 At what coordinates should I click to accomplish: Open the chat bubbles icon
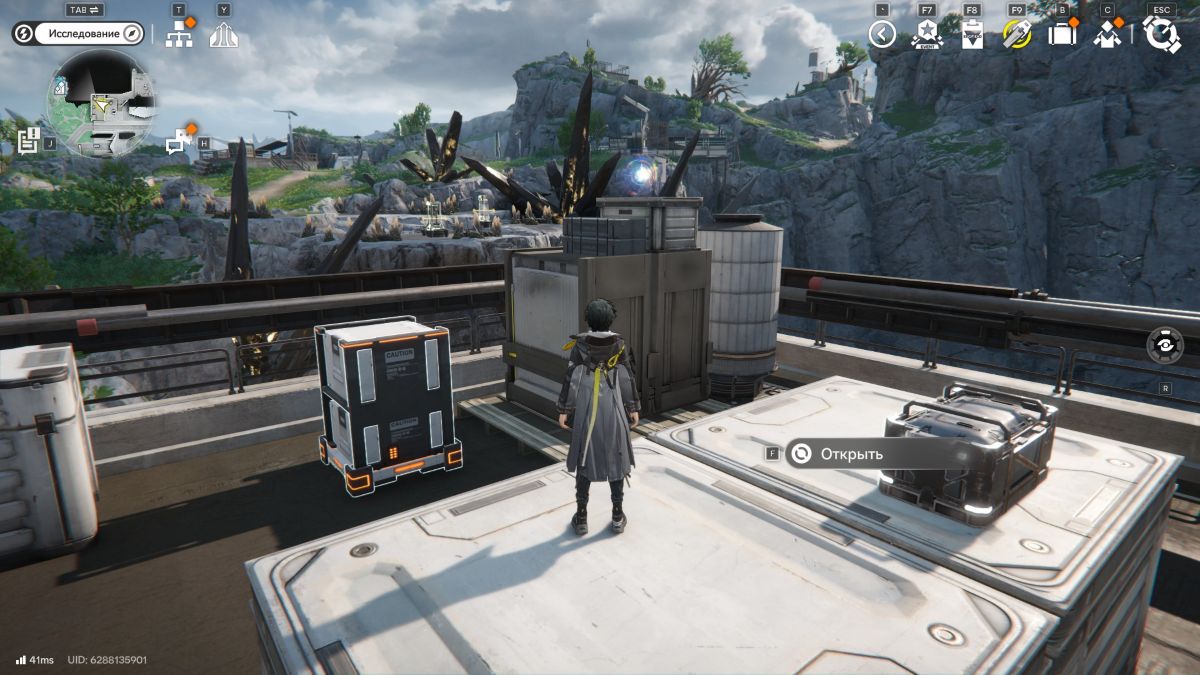(x=179, y=142)
